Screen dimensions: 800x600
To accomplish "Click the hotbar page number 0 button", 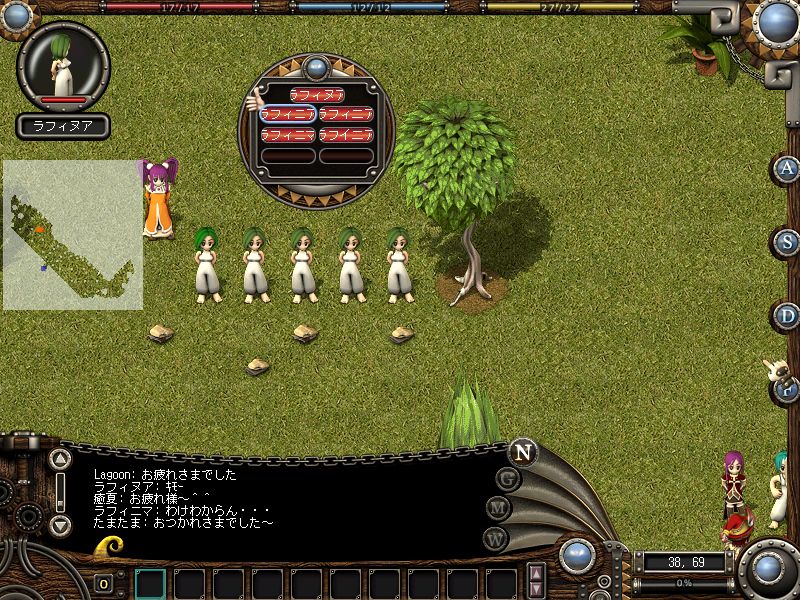I will tap(104, 583).
